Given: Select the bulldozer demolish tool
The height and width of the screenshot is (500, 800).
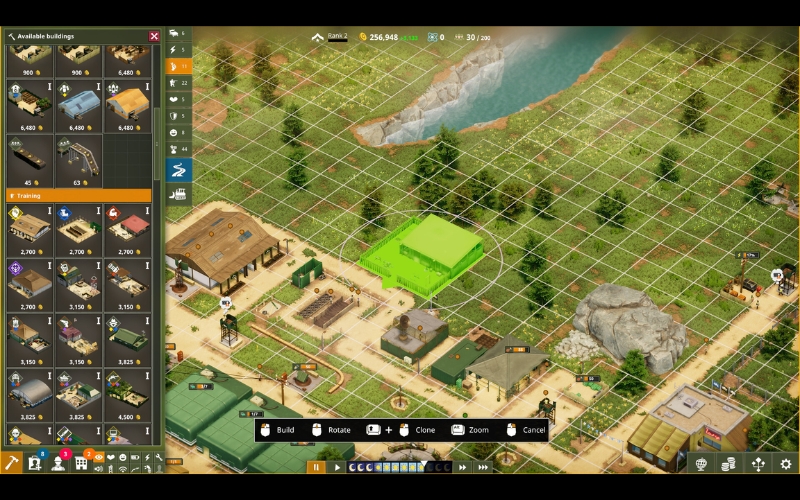Looking at the screenshot, I should (178, 194).
